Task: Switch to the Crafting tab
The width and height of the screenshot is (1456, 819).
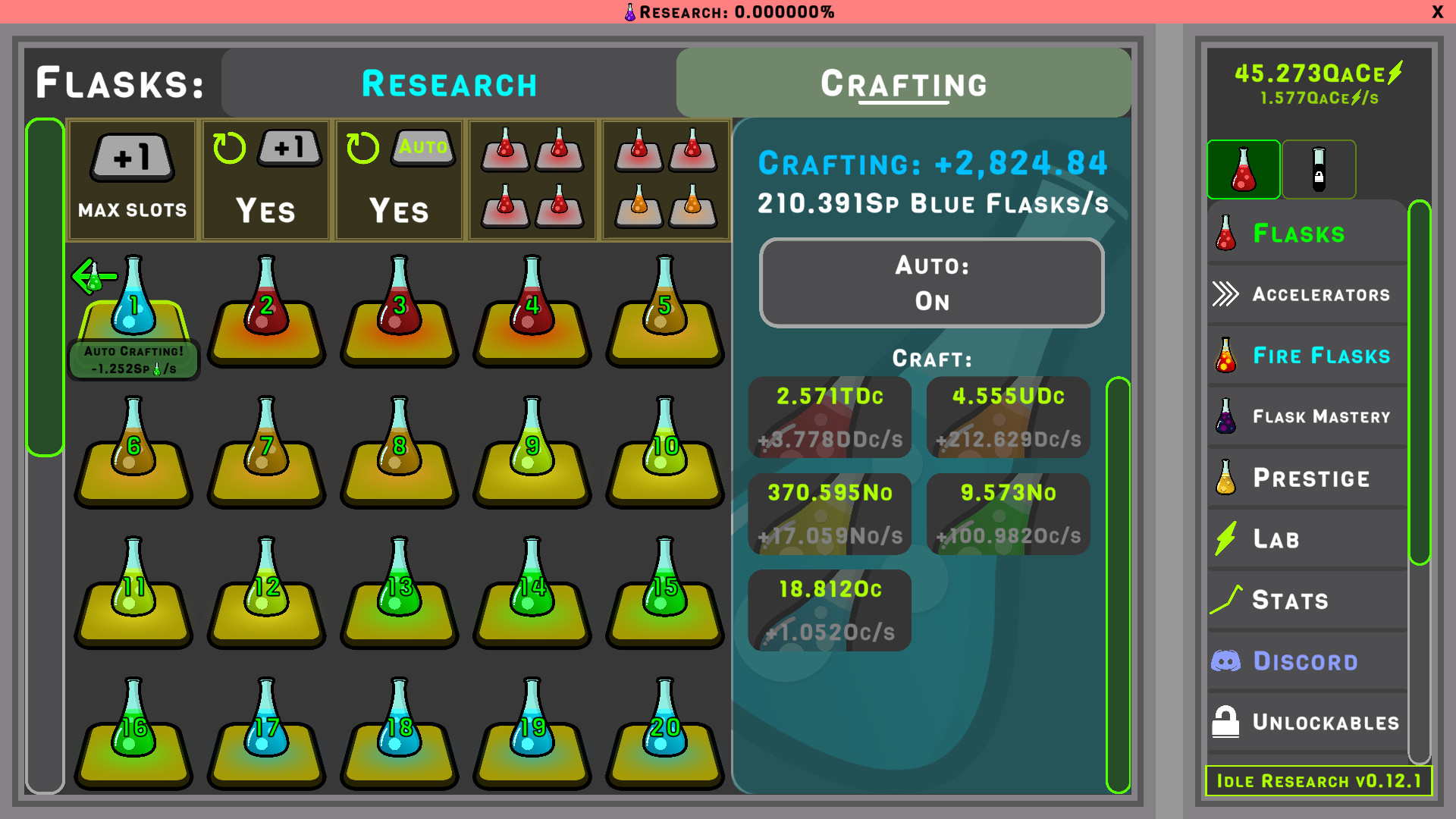Action: point(904,83)
